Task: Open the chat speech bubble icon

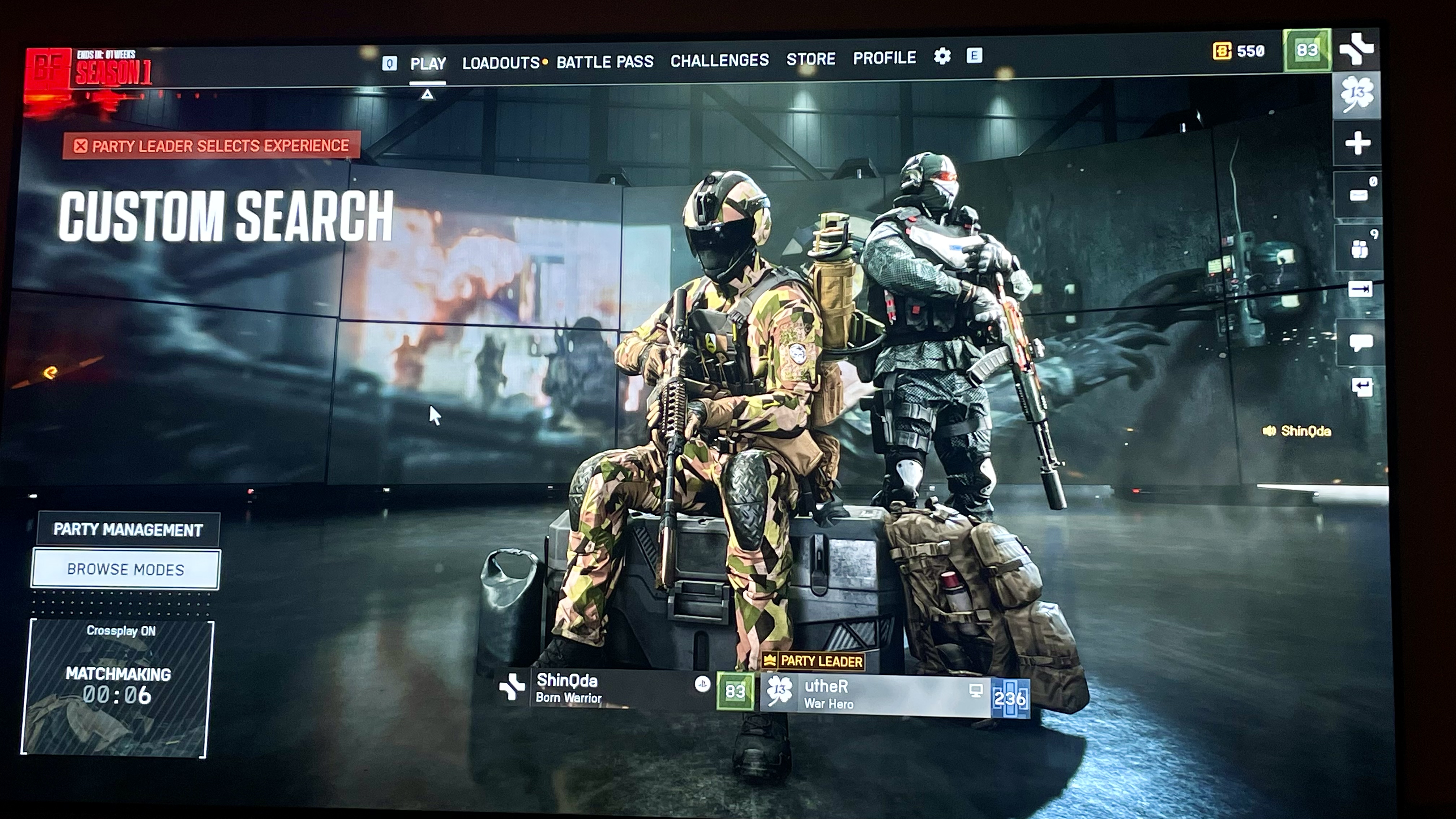Action: 1360,342
